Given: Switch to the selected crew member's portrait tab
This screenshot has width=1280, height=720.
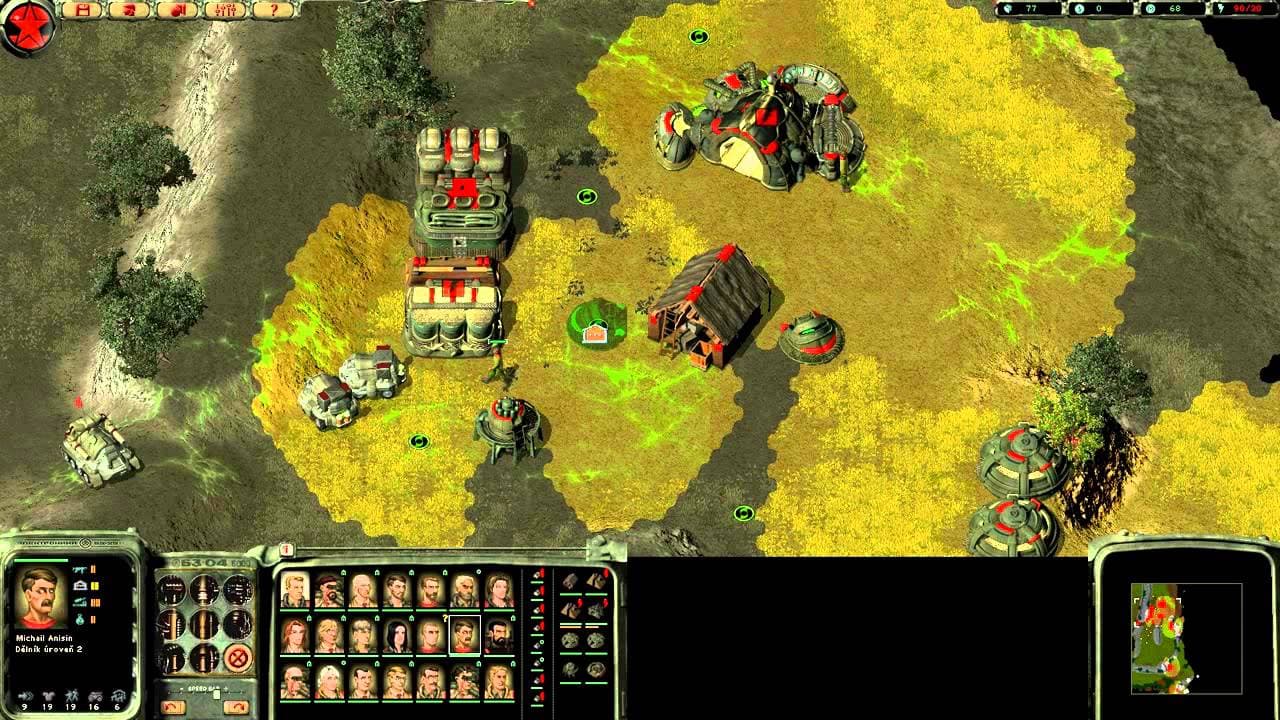Looking at the screenshot, I should pos(465,635).
